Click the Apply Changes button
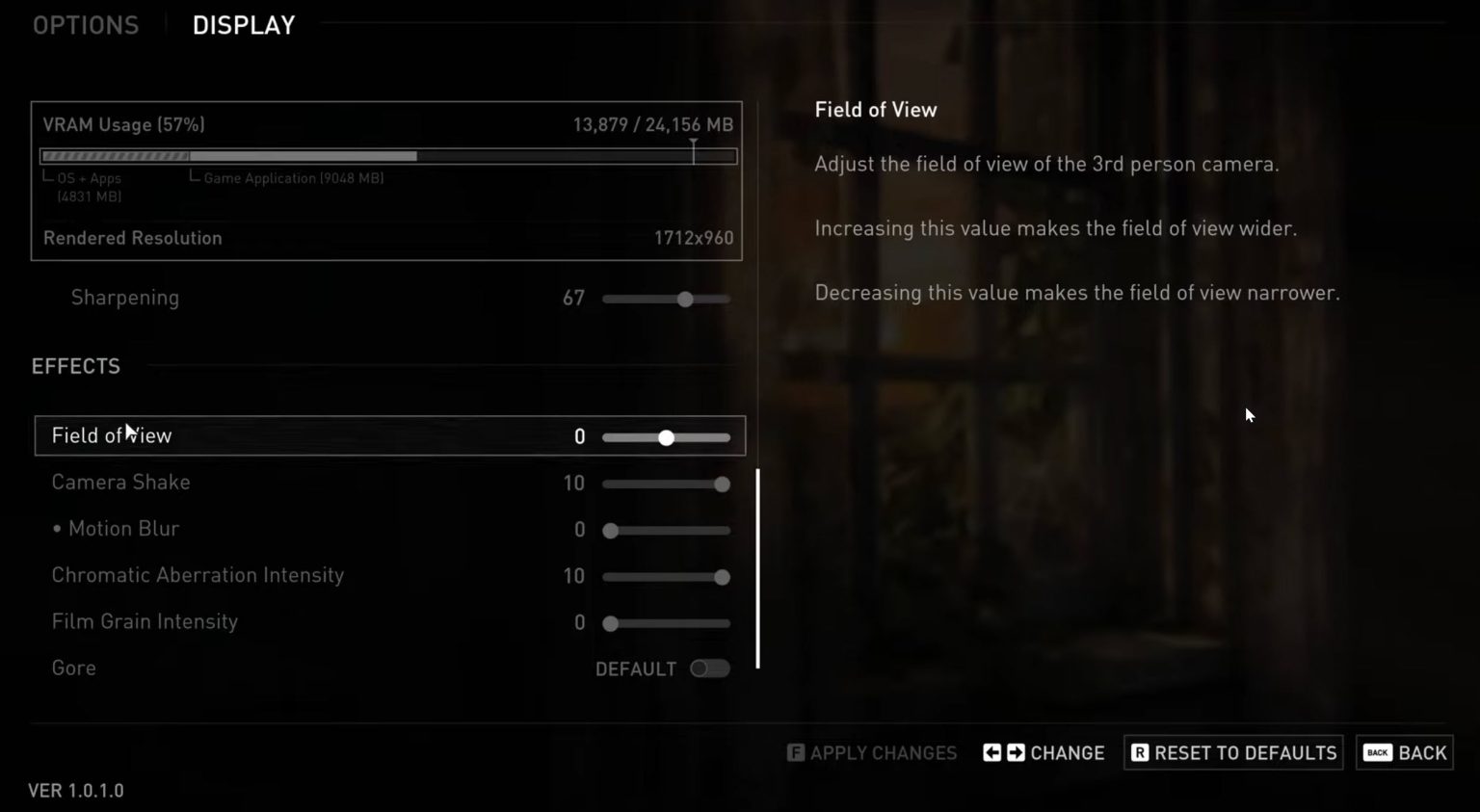 coord(872,753)
